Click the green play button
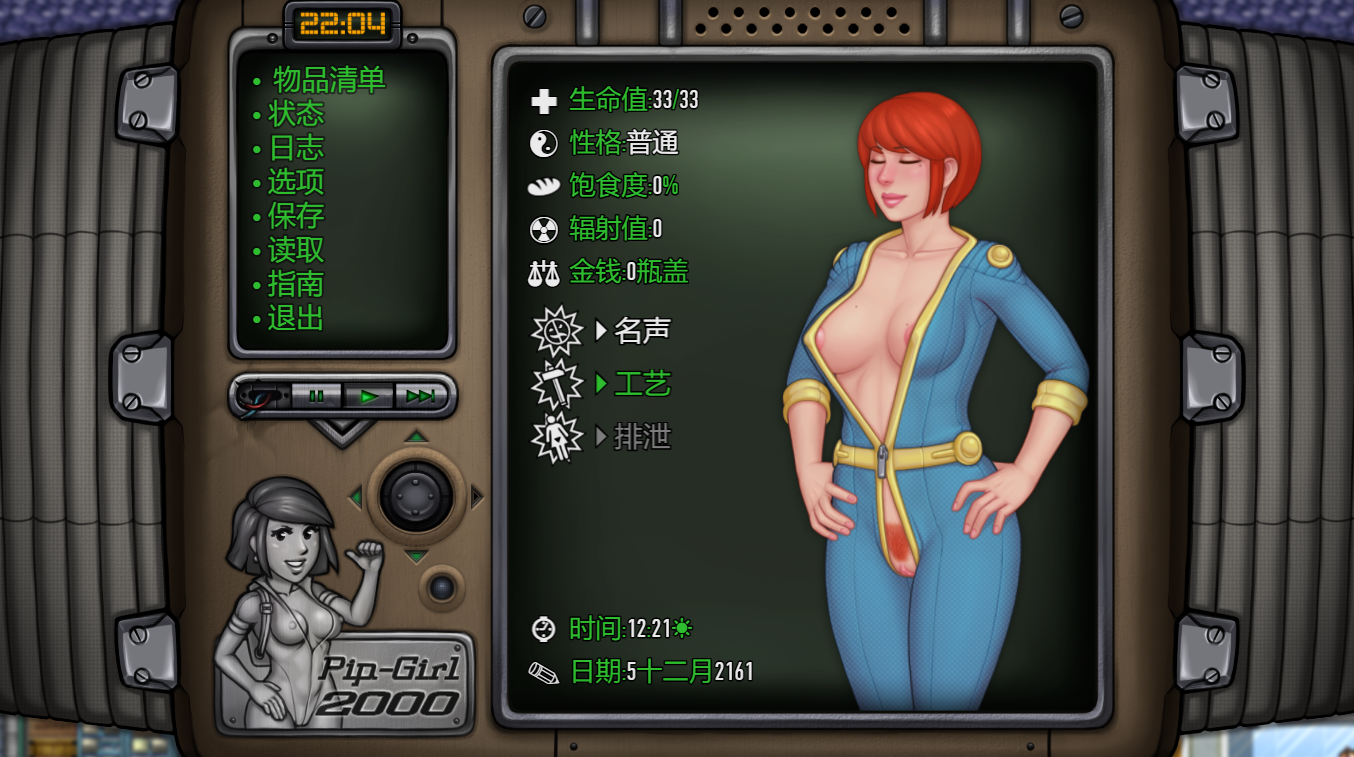Image resolution: width=1354 pixels, height=757 pixels. [369, 396]
